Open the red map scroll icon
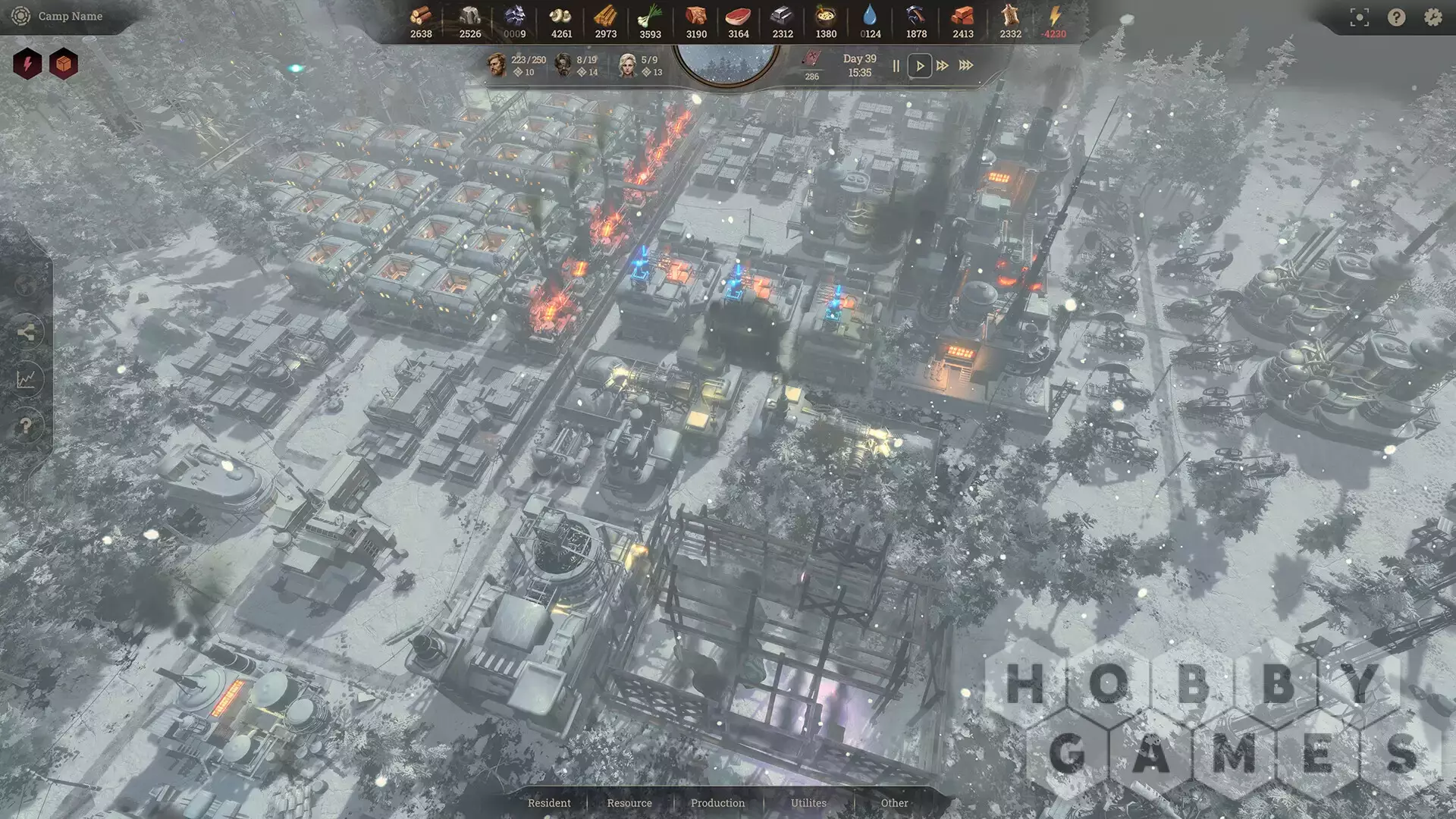 [811, 58]
